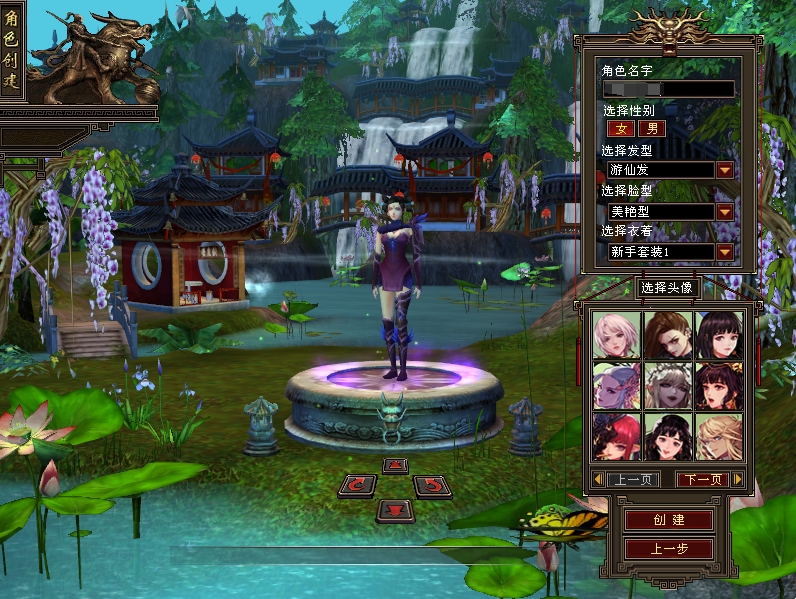
Task: Click the Create (创建) button
Action: tap(668, 521)
